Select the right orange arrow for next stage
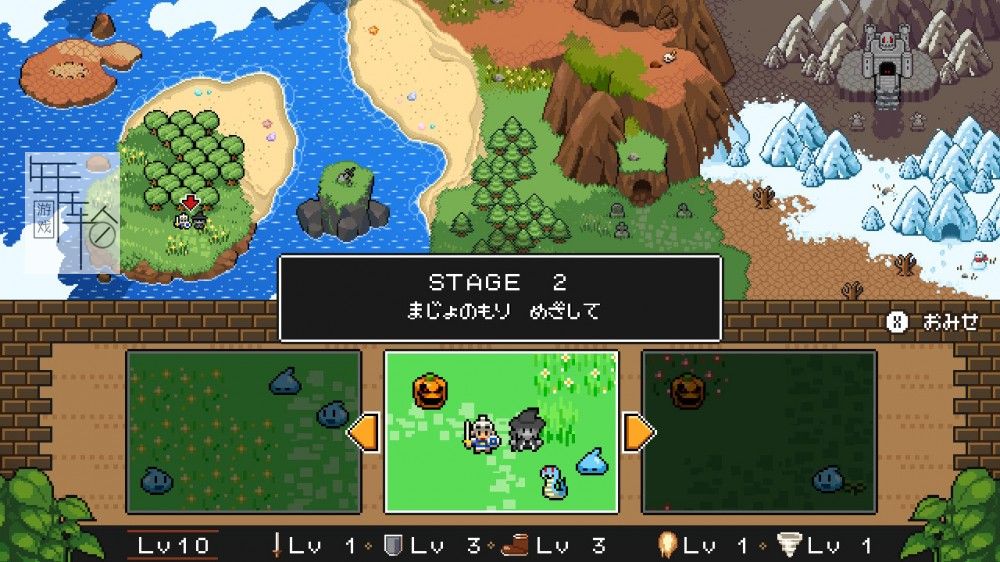Screen dimensions: 1000x562 pyautogui.click(x=639, y=433)
